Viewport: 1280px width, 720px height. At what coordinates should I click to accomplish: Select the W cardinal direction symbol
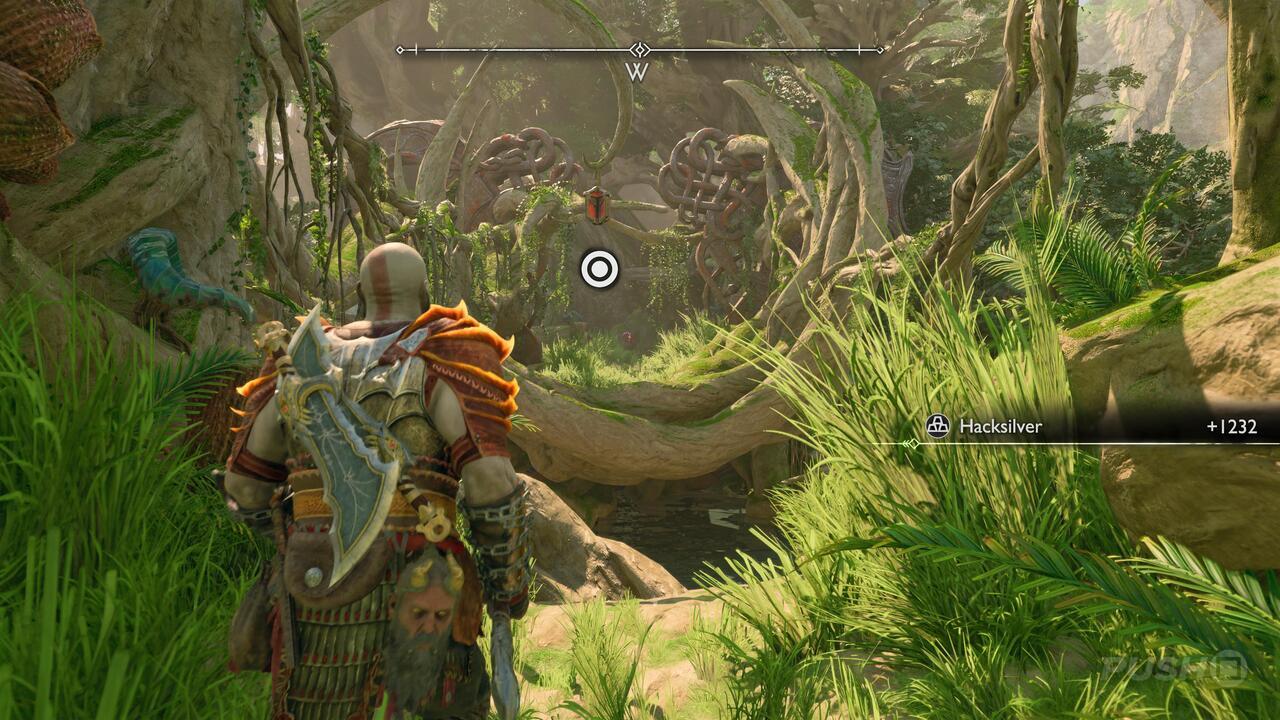click(x=637, y=70)
